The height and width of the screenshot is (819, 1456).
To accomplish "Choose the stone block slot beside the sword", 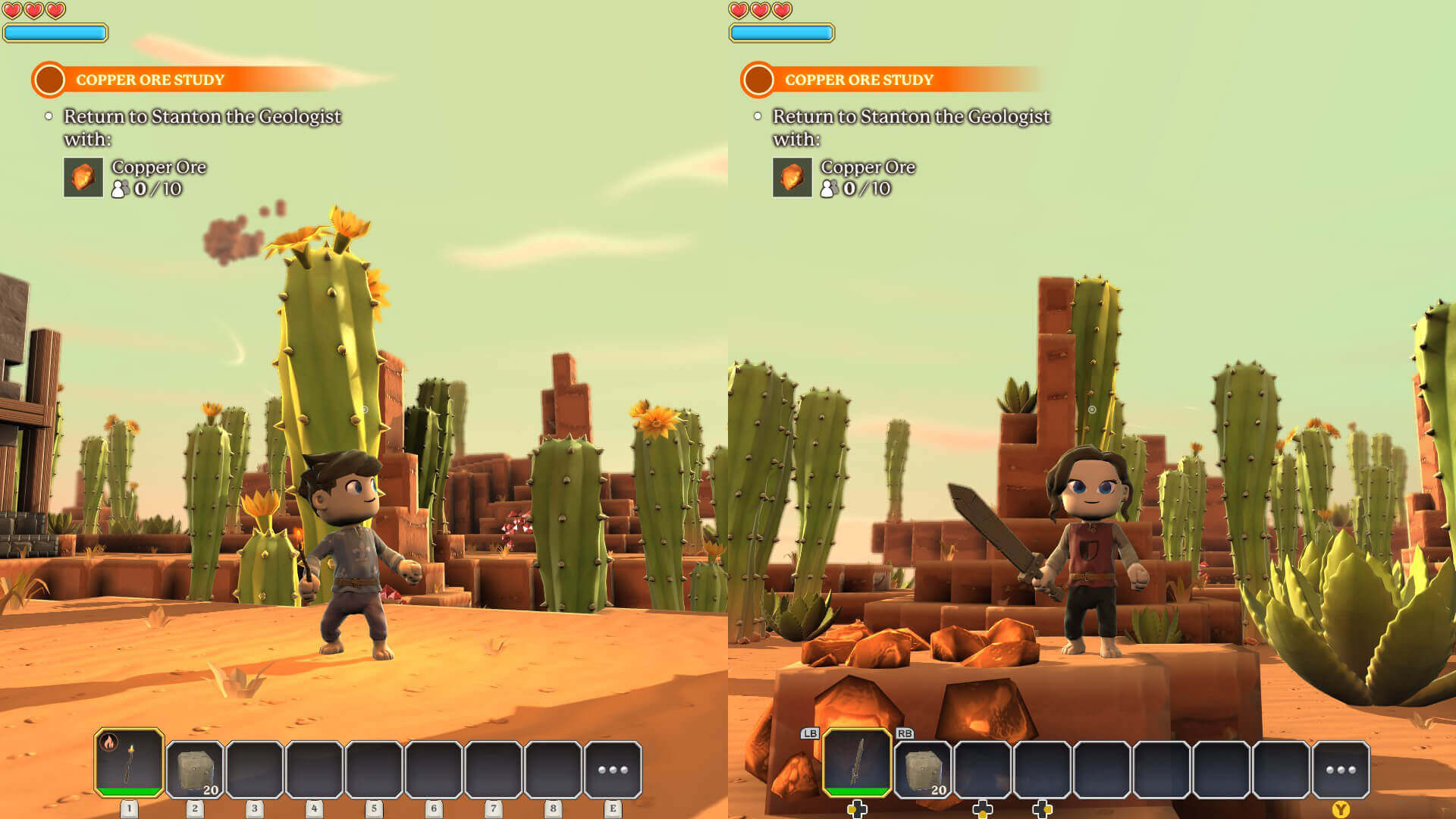I will [923, 770].
